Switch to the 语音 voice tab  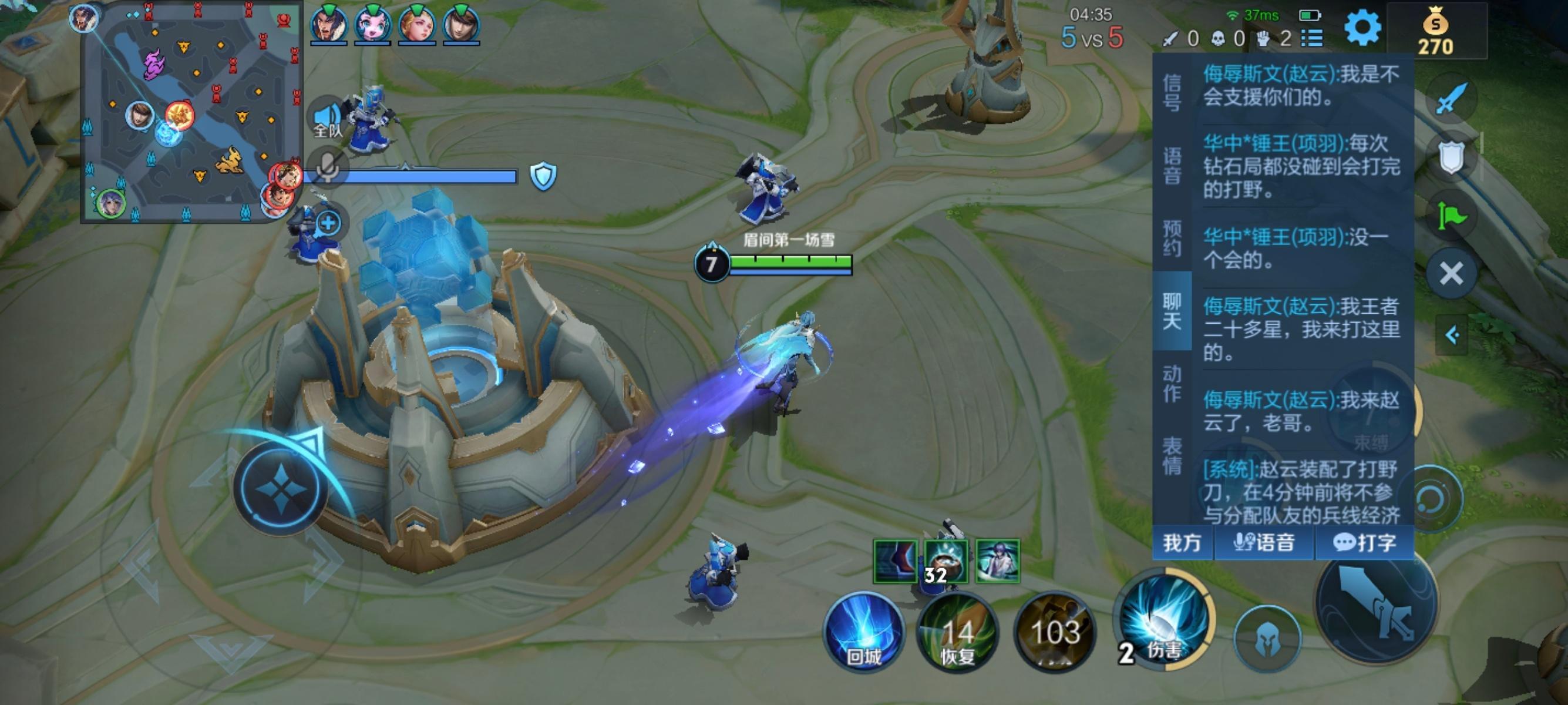1172,166
